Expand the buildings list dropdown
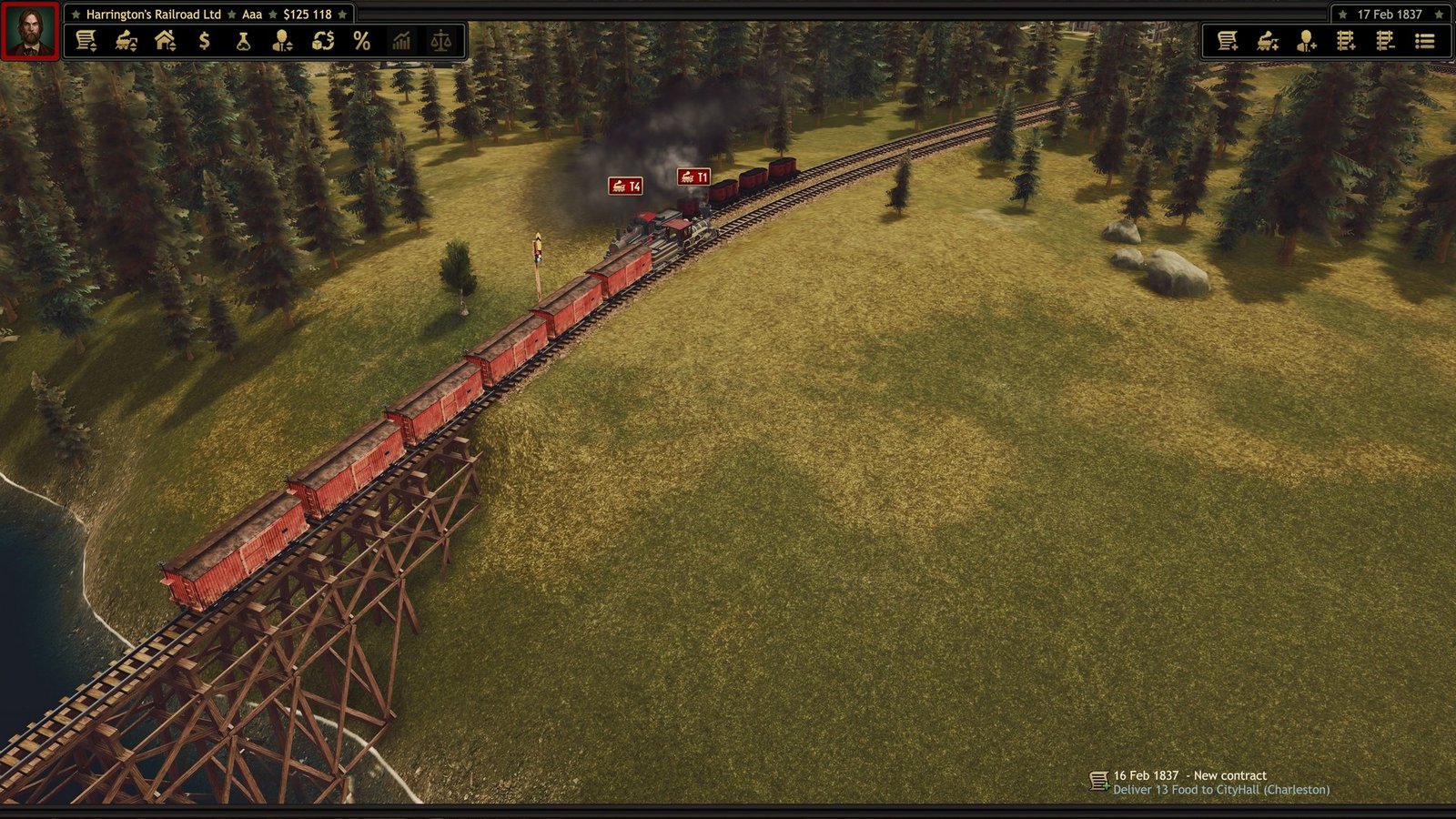Screen dimensions: 1456x819 click(166, 41)
